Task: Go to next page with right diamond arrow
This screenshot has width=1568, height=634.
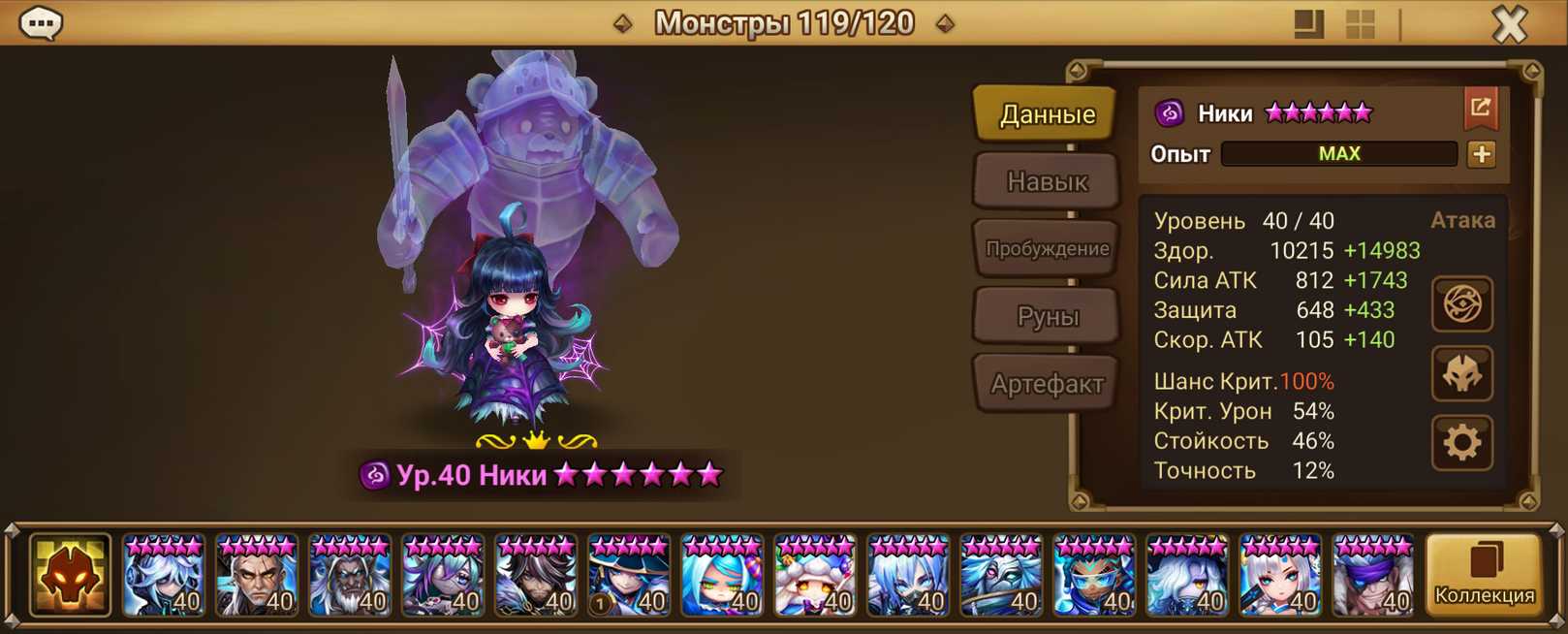Action: (x=945, y=23)
